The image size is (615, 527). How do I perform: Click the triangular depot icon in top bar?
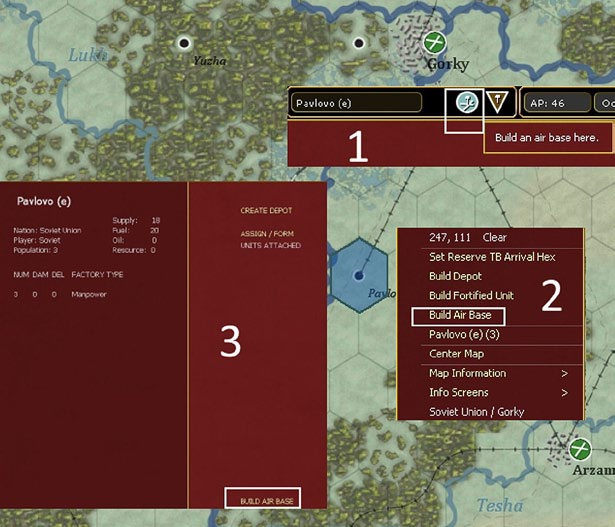coord(499,102)
